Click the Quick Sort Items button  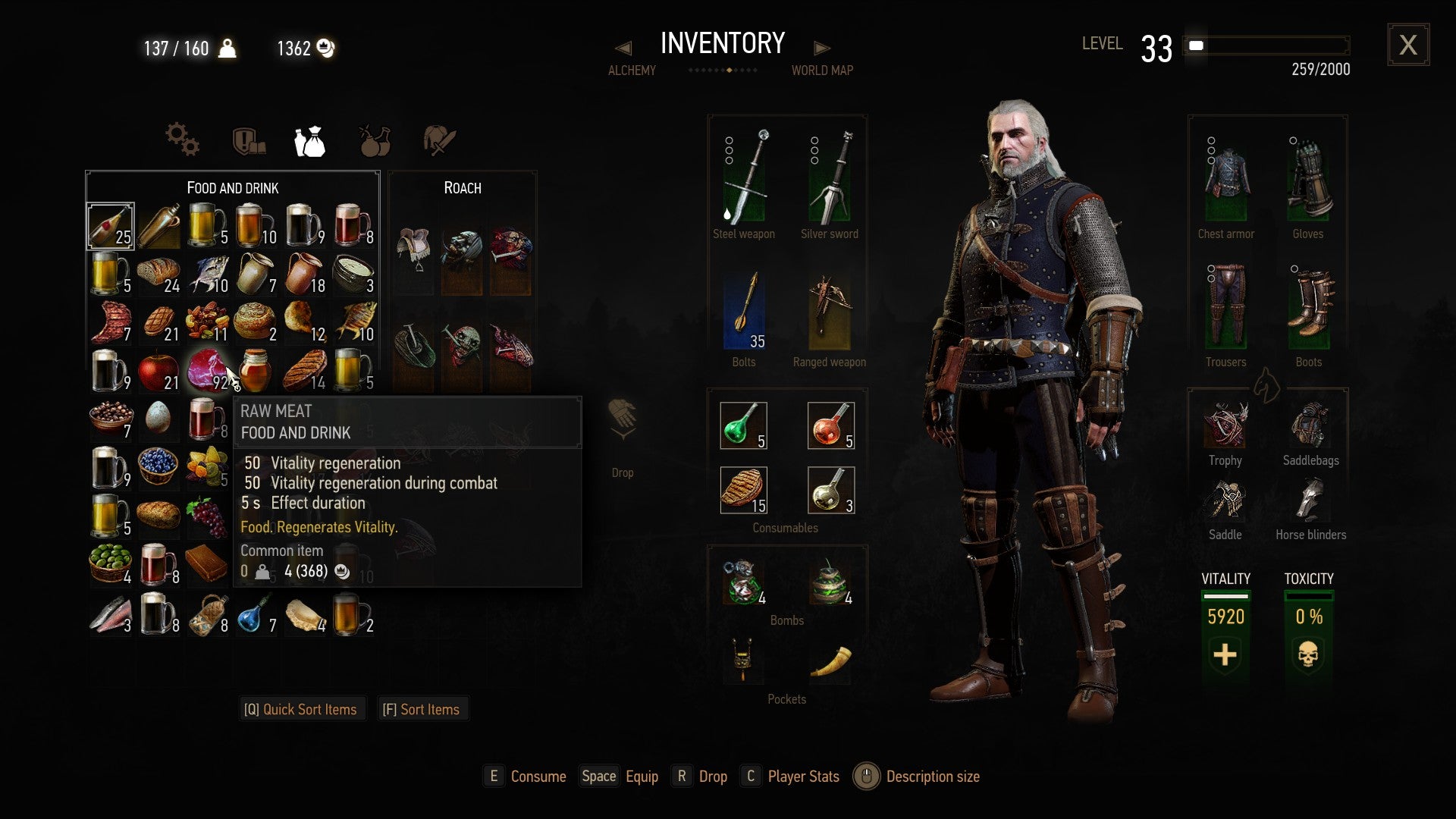(302, 708)
